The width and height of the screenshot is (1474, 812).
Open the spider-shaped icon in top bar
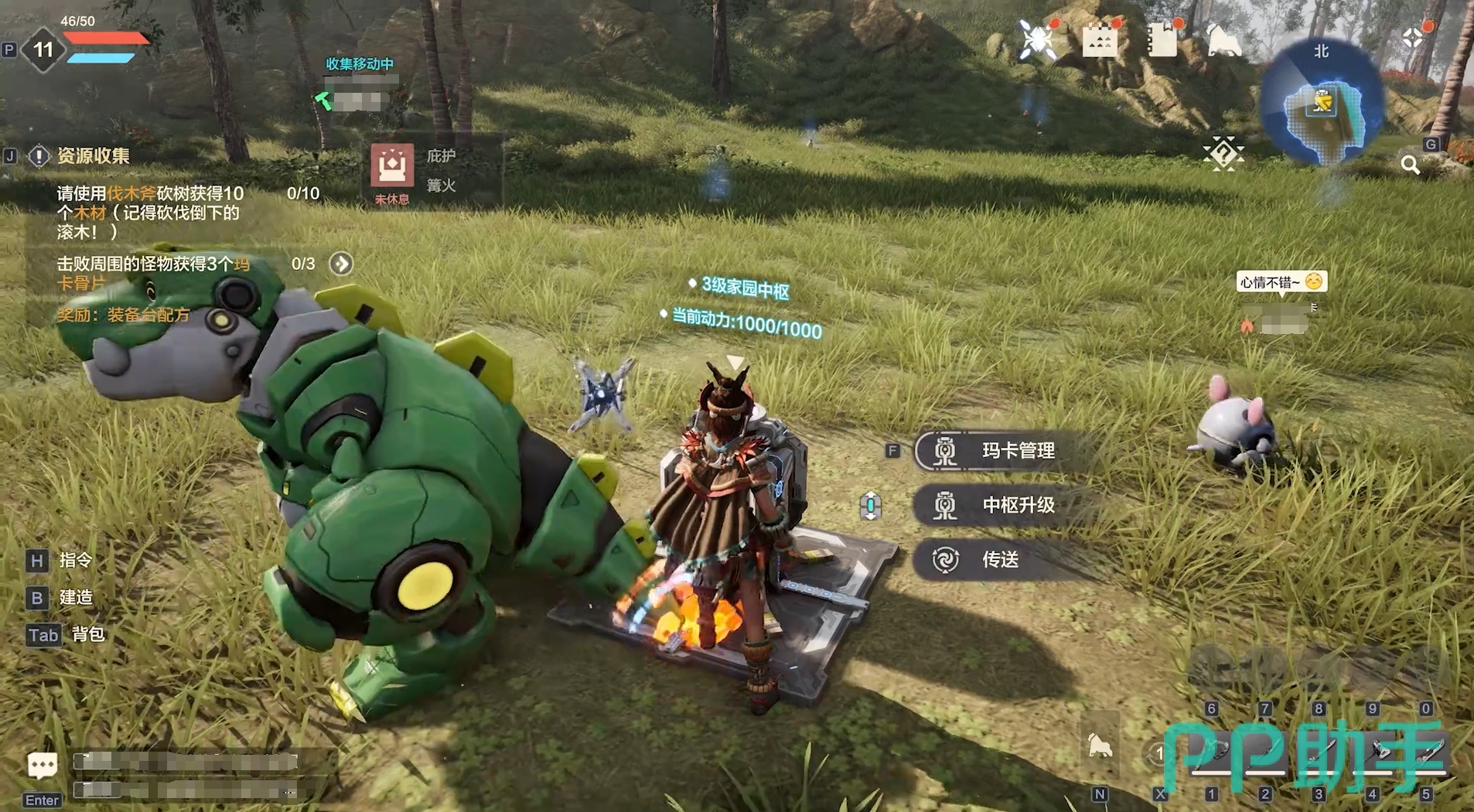pos(1037,39)
